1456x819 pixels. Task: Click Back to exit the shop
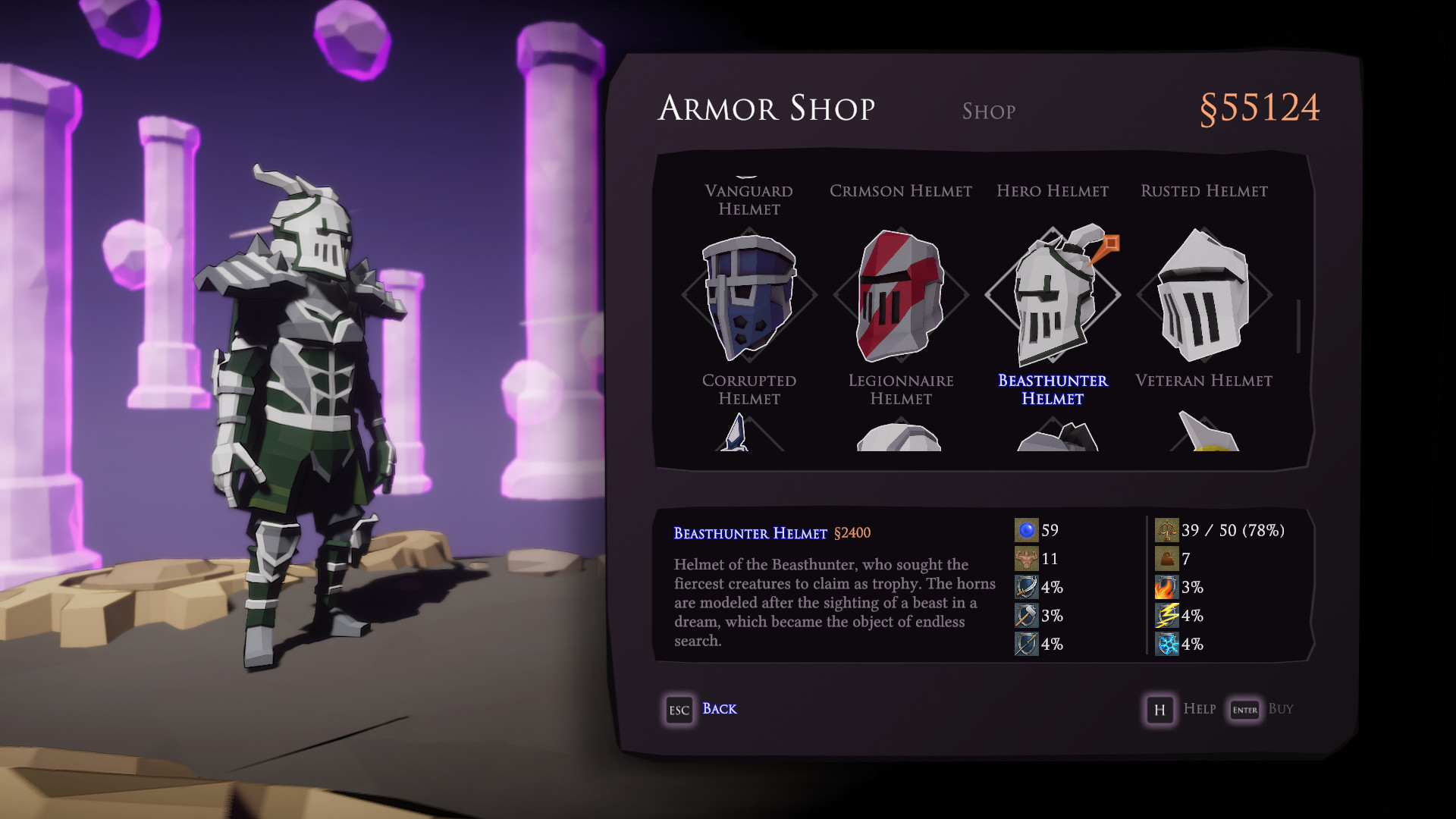tap(717, 709)
